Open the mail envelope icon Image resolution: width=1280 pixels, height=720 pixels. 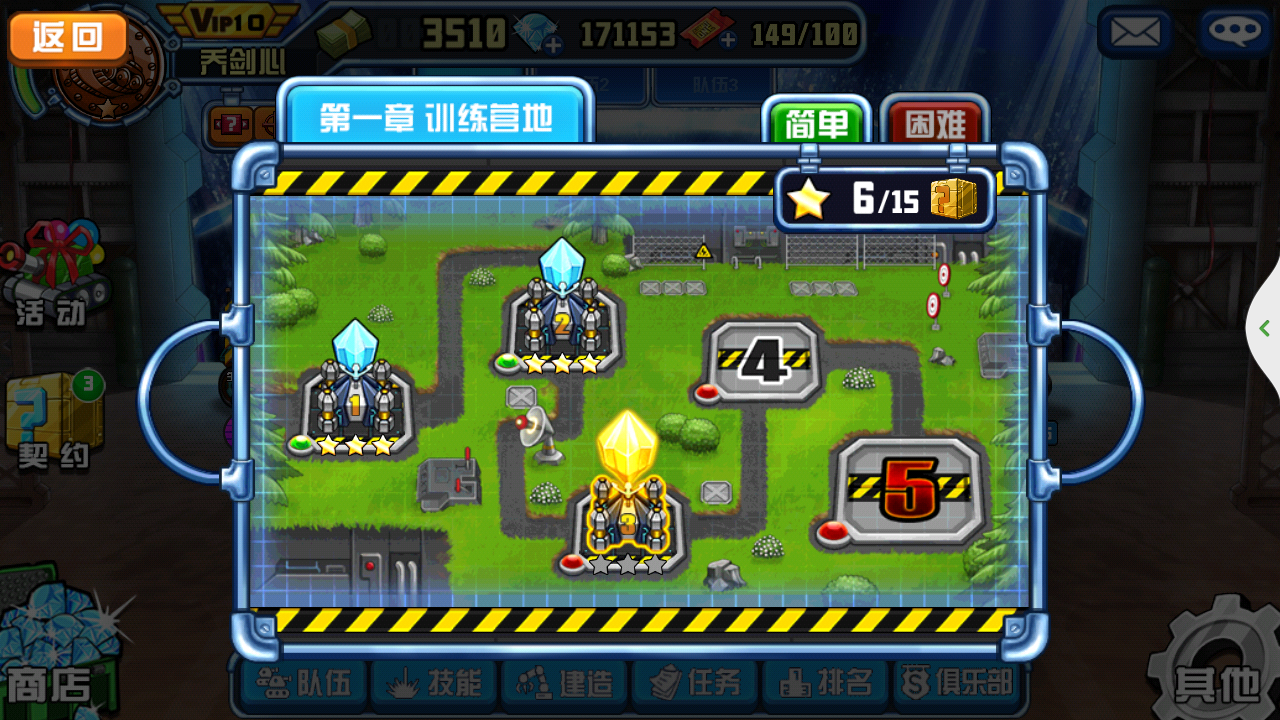pyautogui.click(x=1135, y=34)
